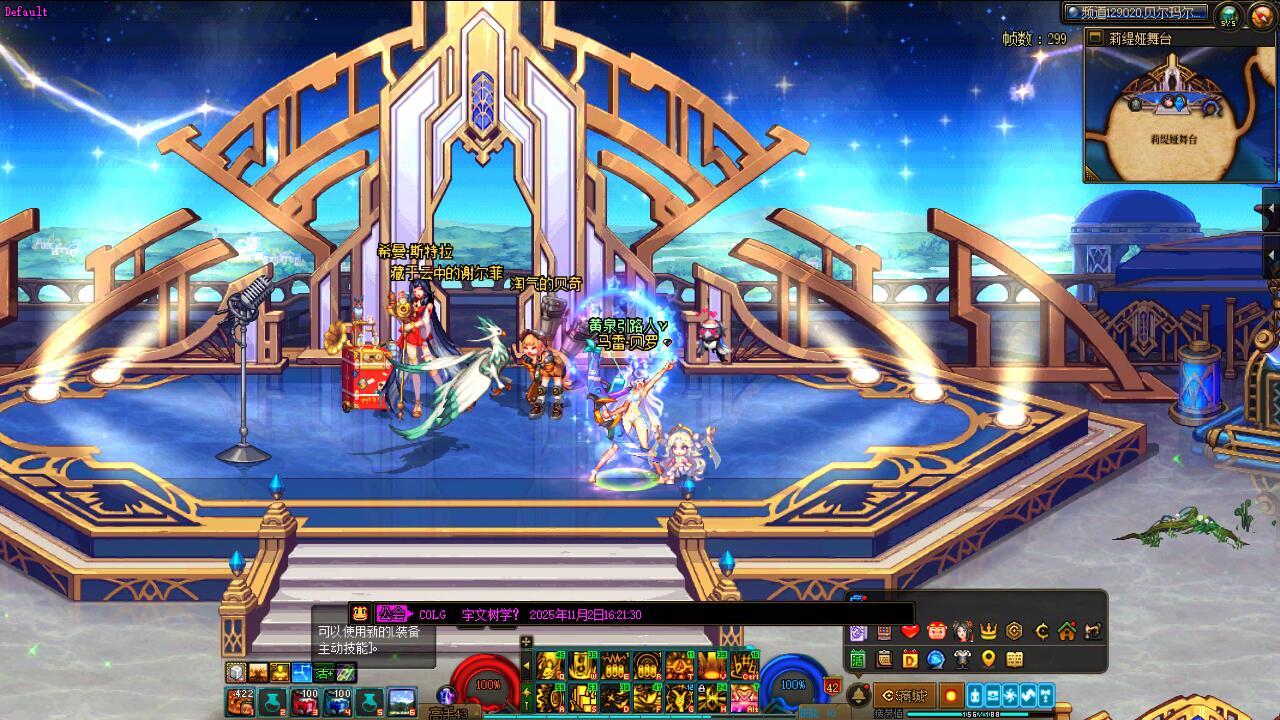The height and width of the screenshot is (720, 1280).
Task: Click the 公会 guild chat tag
Action: tap(393, 614)
